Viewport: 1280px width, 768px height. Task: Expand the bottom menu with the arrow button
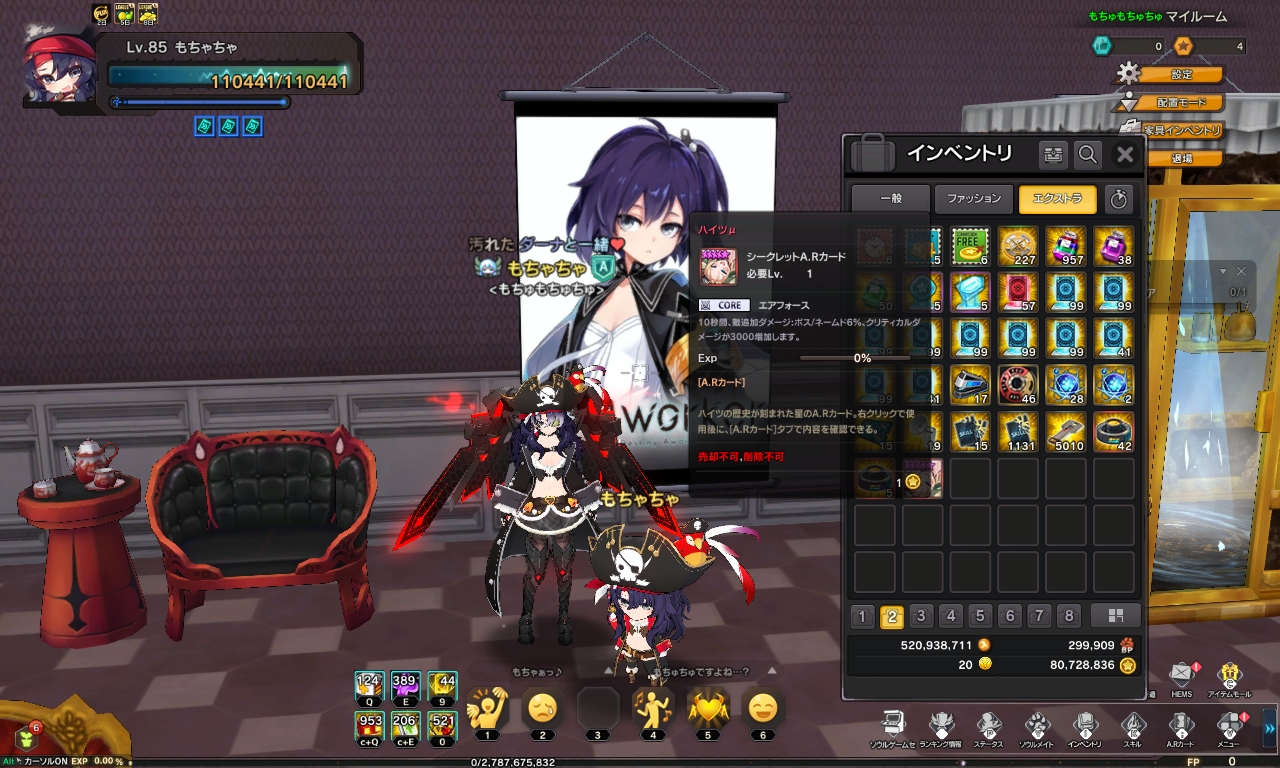coord(1270,723)
